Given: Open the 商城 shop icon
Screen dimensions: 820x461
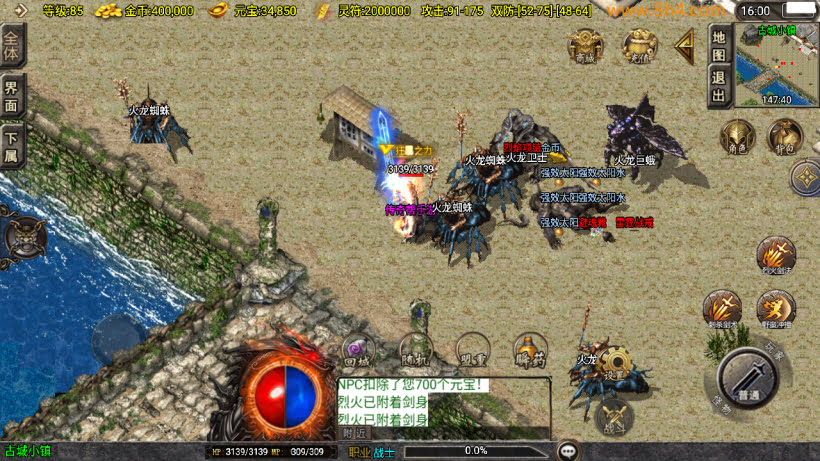Looking at the screenshot, I should point(585,45).
